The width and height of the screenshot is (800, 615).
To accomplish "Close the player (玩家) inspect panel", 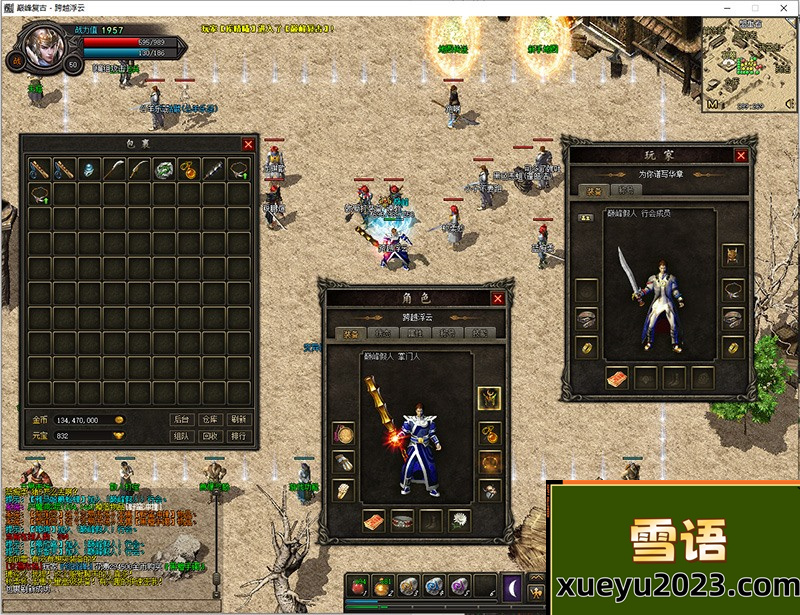I will click(x=741, y=155).
